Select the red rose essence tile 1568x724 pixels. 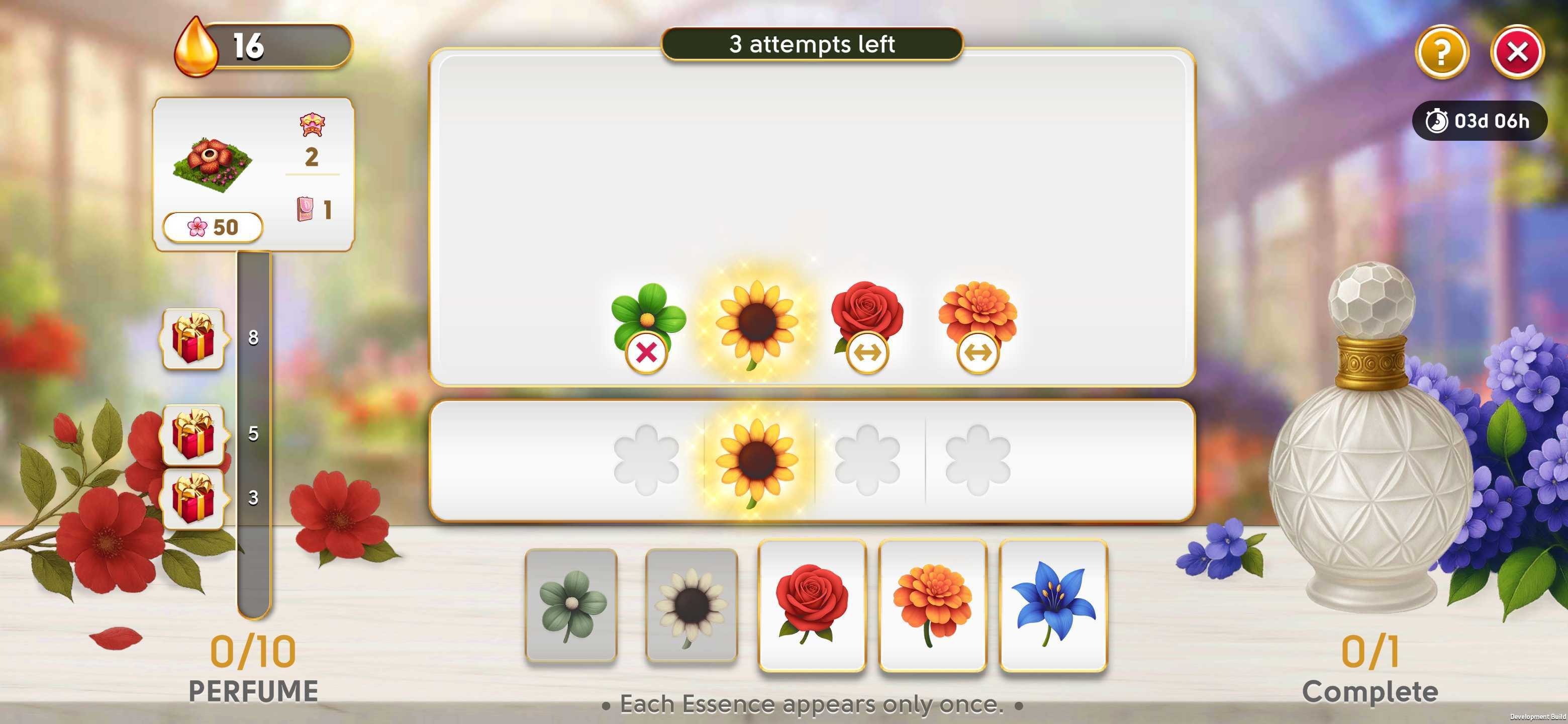pos(812,605)
